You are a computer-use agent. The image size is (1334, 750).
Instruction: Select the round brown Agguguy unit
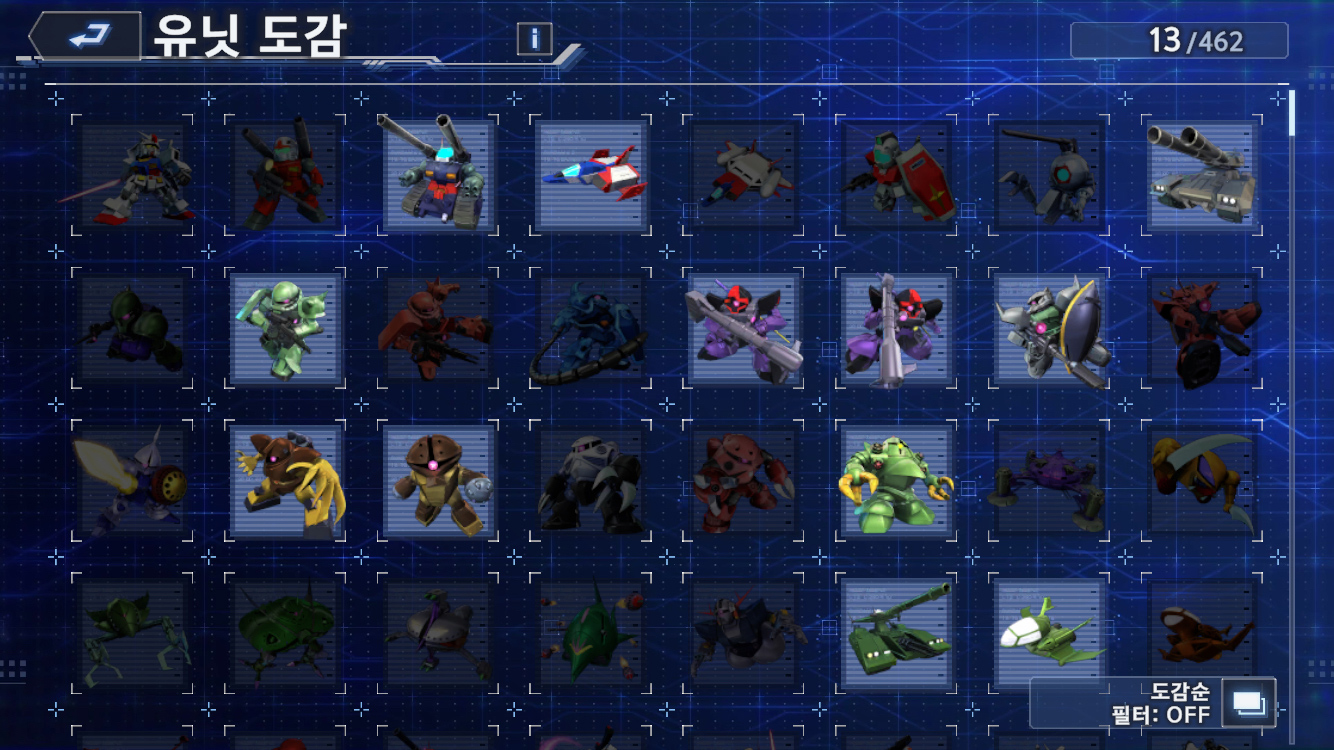click(439, 481)
